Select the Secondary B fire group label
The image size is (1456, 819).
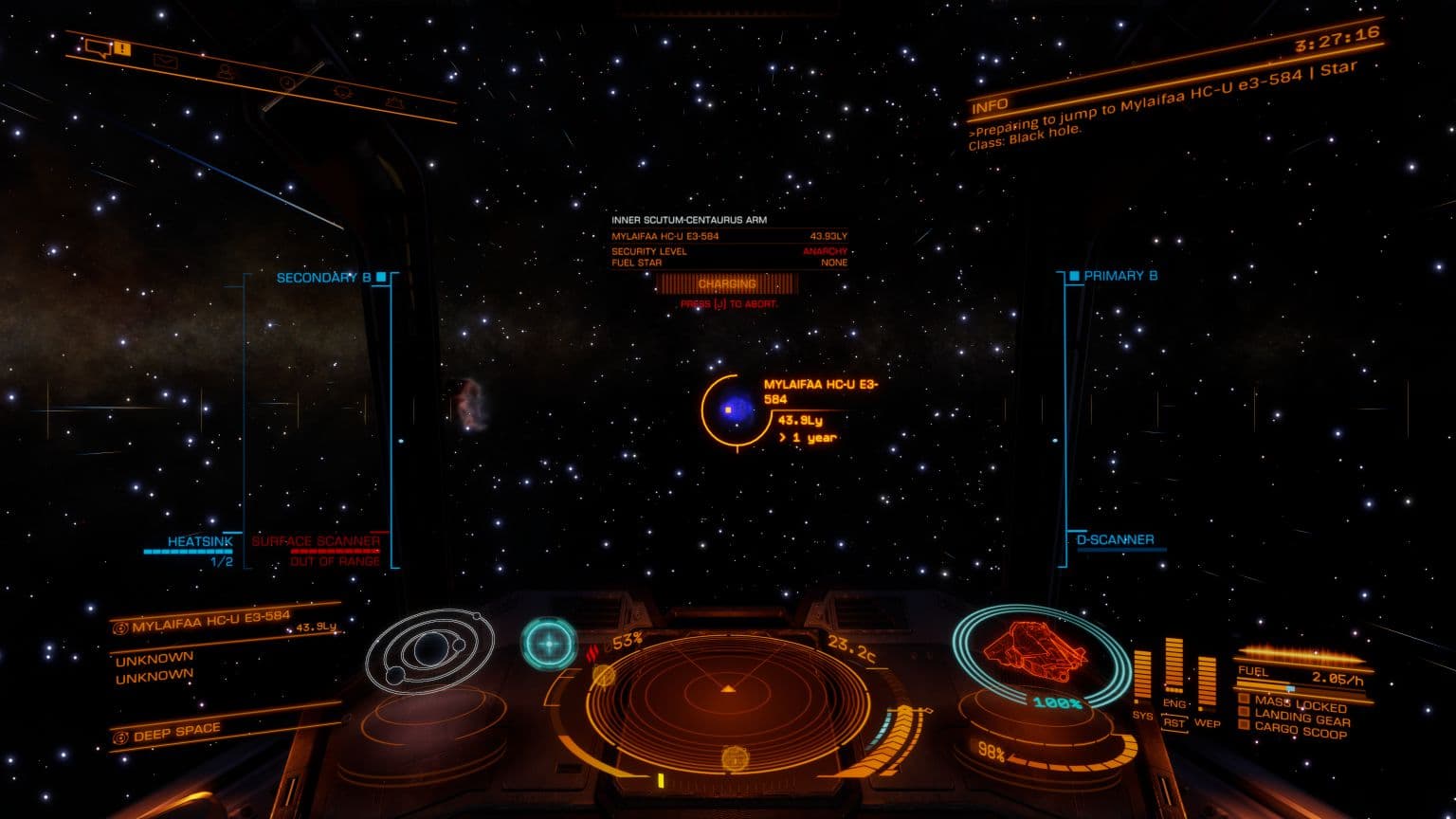[x=323, y=278]
